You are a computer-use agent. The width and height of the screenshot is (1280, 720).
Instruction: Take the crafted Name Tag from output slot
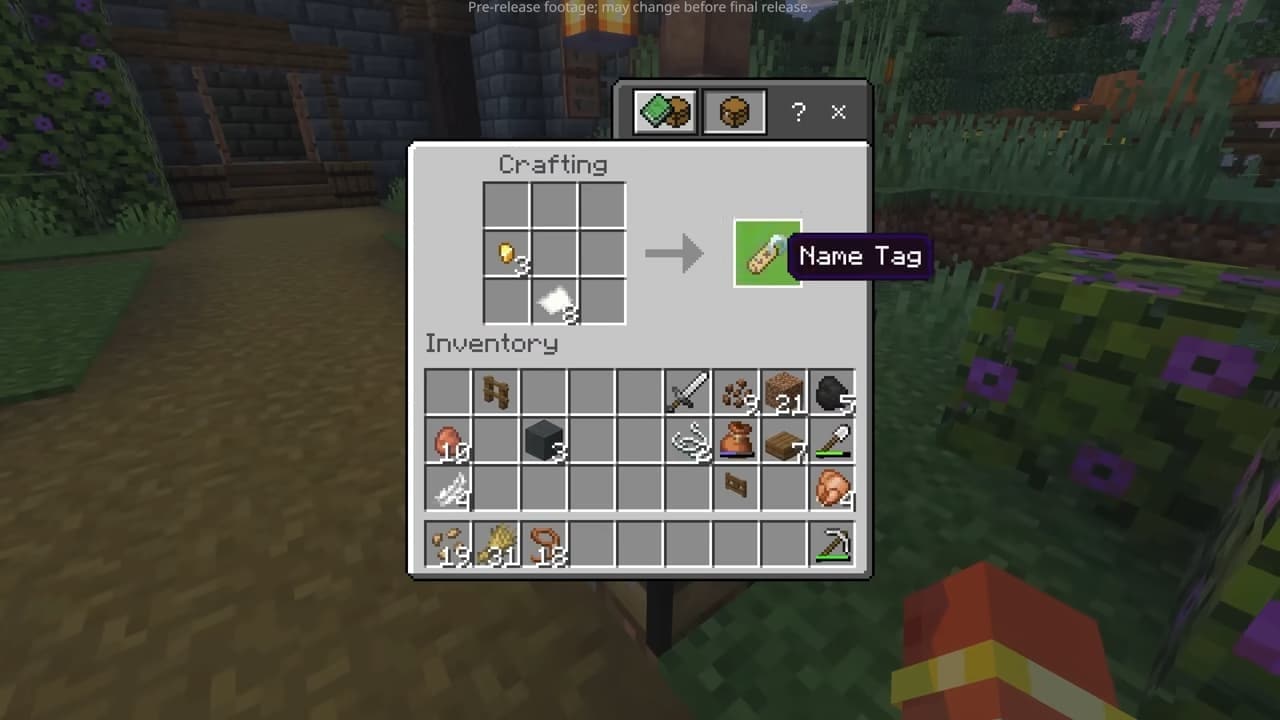click(767, 254)
